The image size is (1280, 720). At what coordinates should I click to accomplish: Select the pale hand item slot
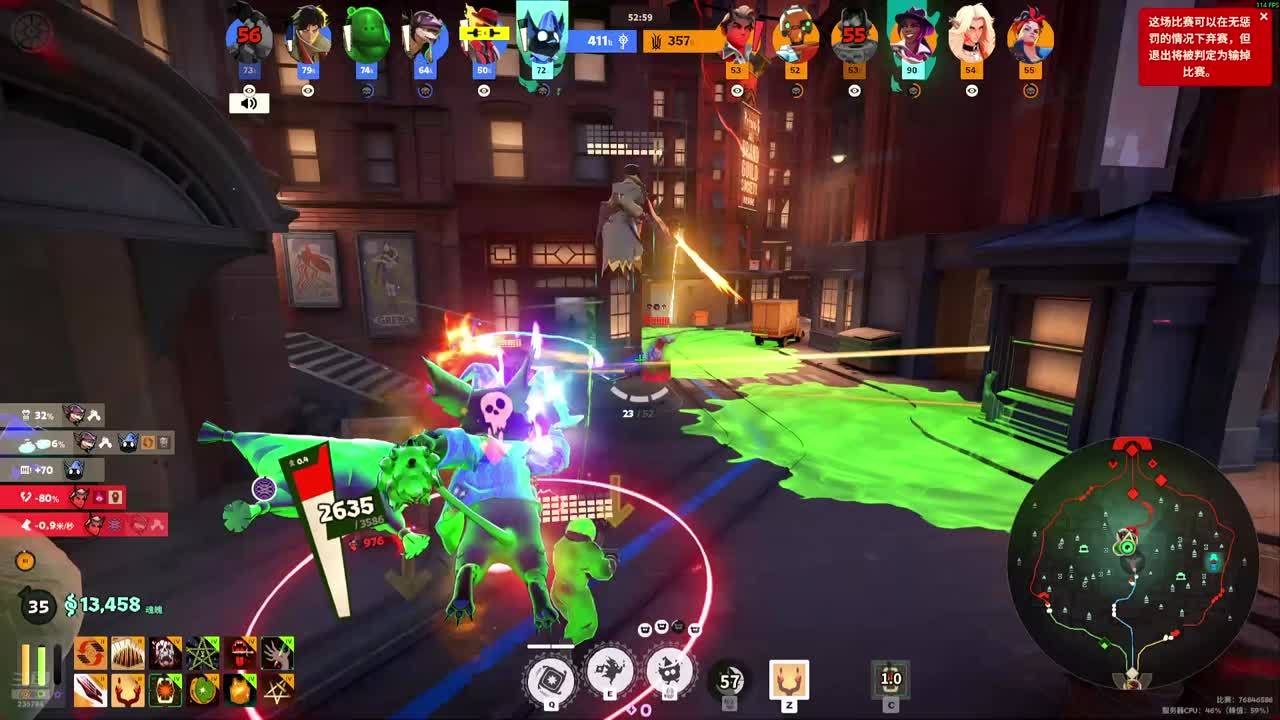277,653
